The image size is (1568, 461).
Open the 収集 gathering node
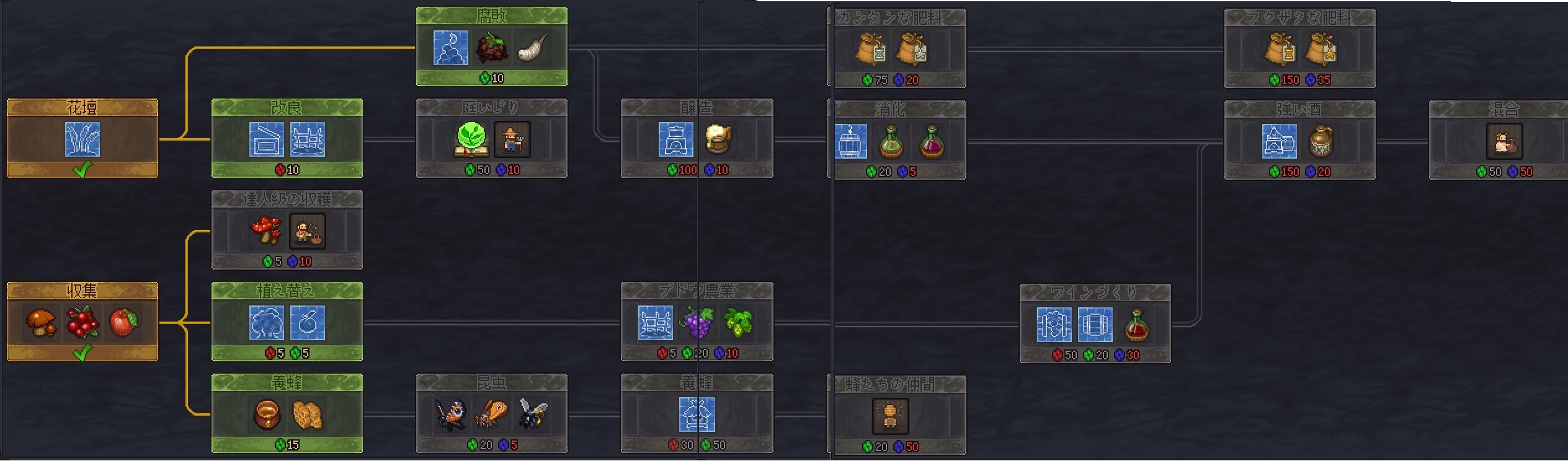[82, 322]
